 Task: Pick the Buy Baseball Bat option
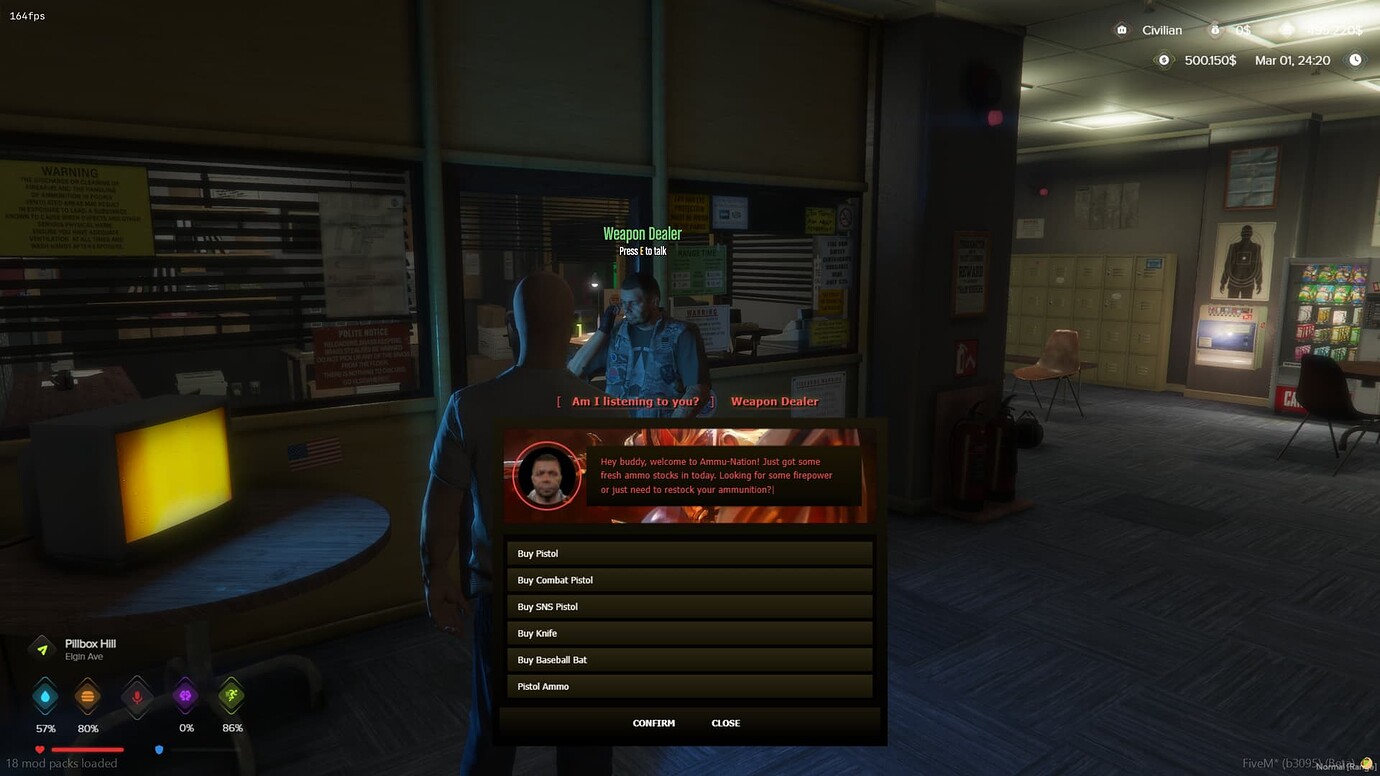tap(689, 659)
